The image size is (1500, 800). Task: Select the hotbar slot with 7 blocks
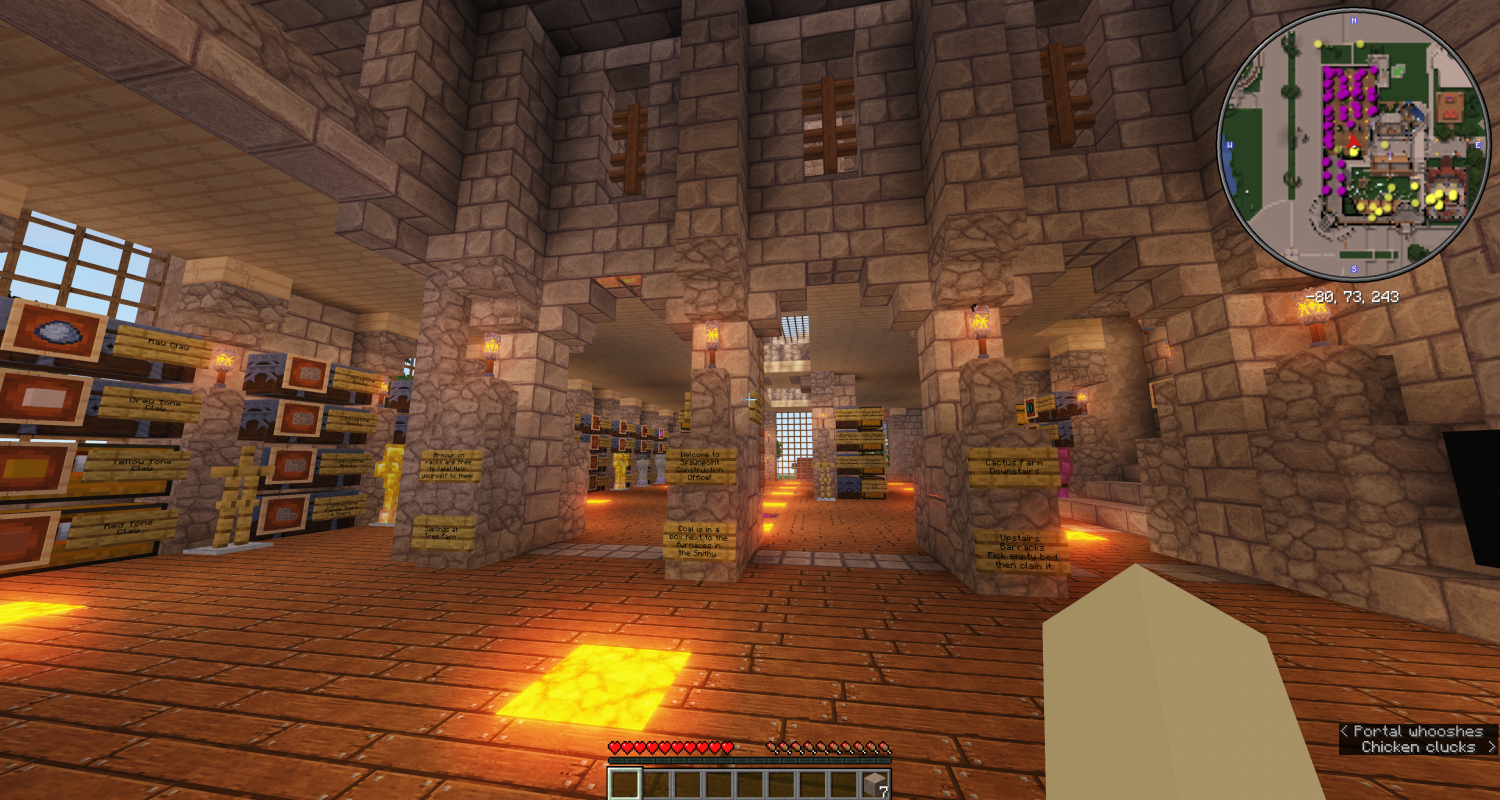pyautogui.click(x=876, y=783)
